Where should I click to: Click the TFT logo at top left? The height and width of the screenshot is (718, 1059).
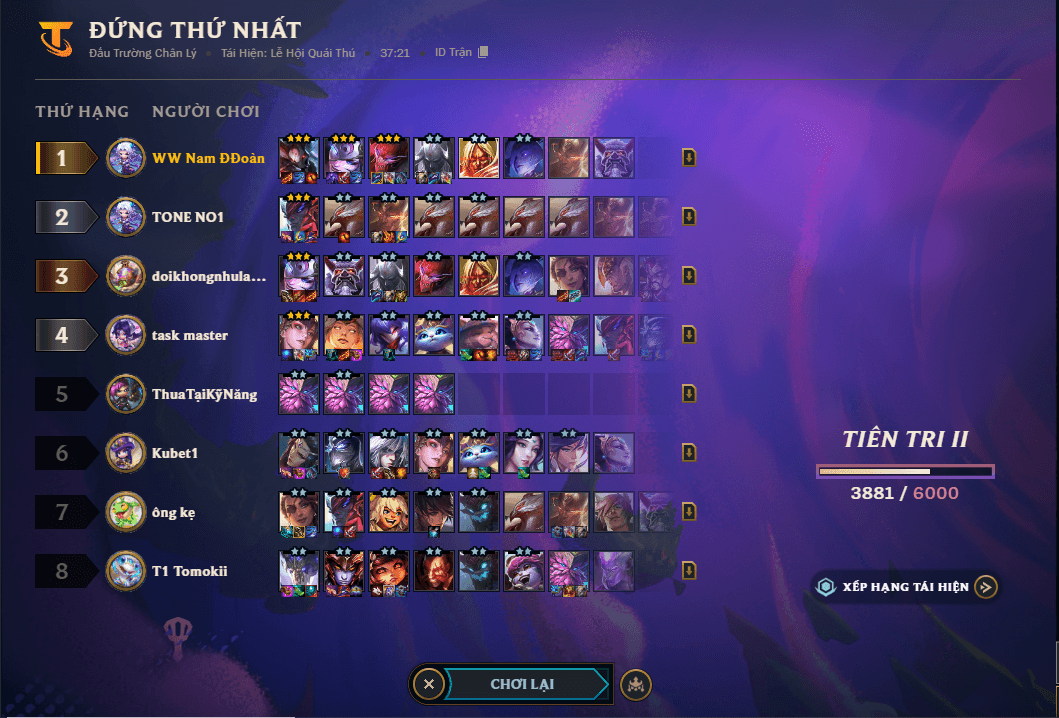55,39
